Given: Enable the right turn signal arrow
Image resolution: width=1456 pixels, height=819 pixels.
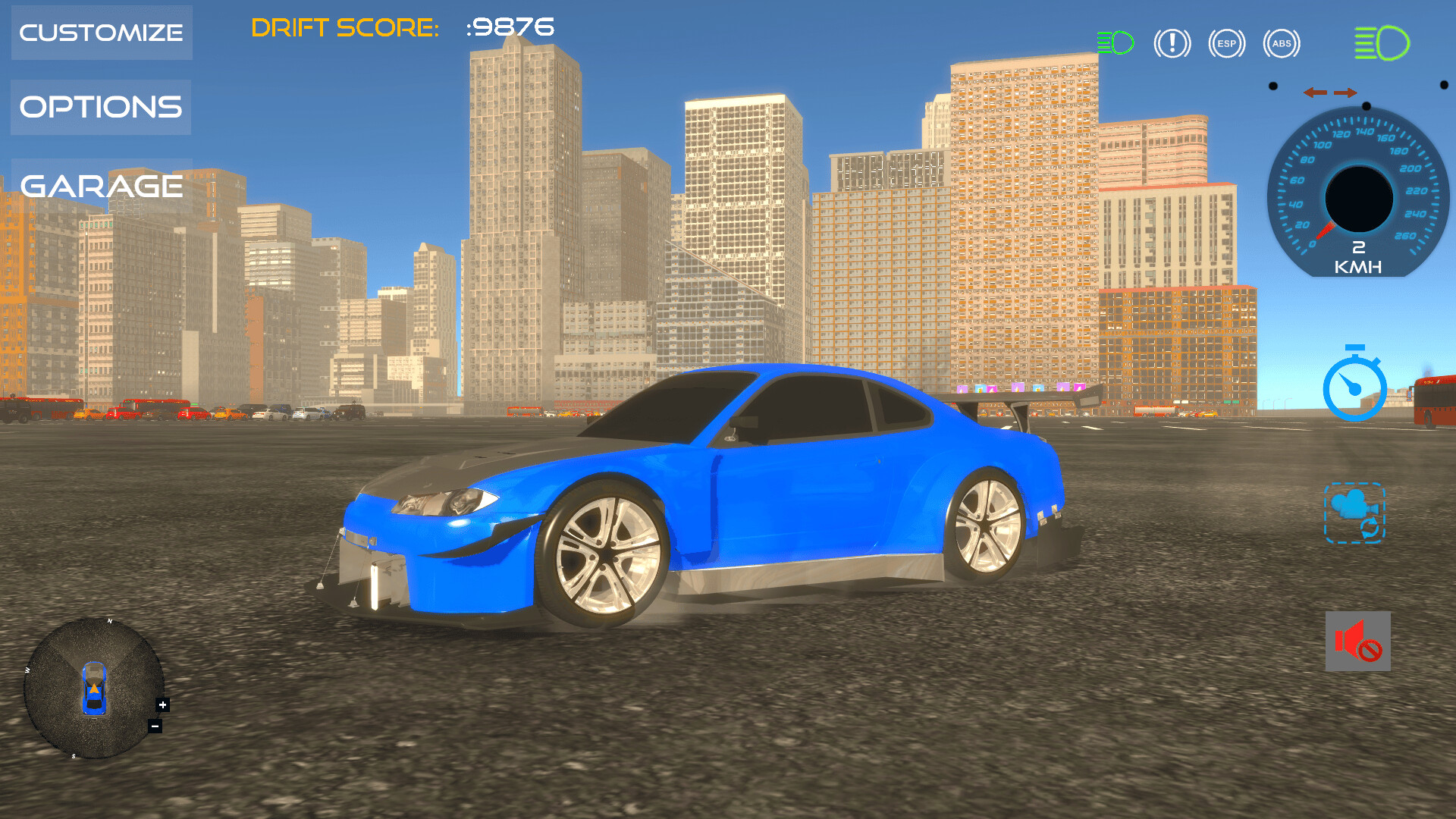Looking at the screenshot, I should point(1344,93).
